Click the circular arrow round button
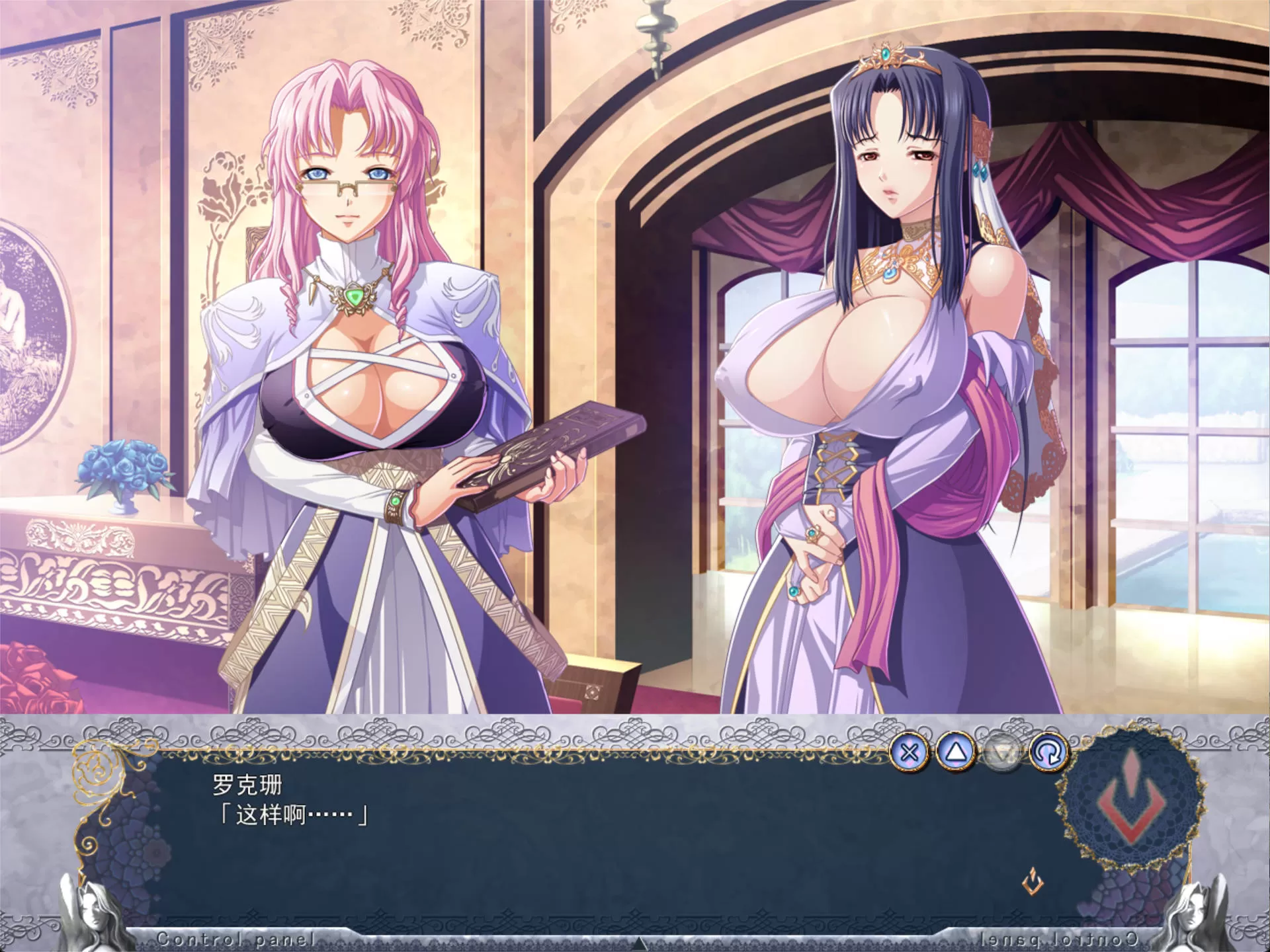Screen dimensions: 1270x952 (1049, 752)
